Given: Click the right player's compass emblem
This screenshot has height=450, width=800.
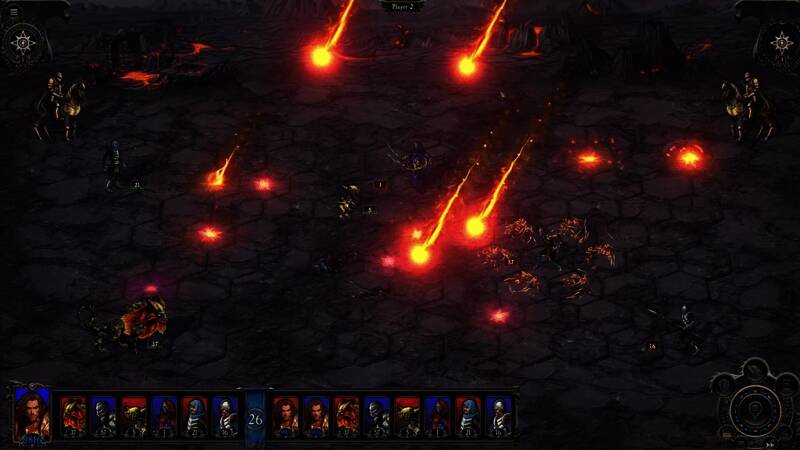Looking at the screenshot, I should click(780, 44).
